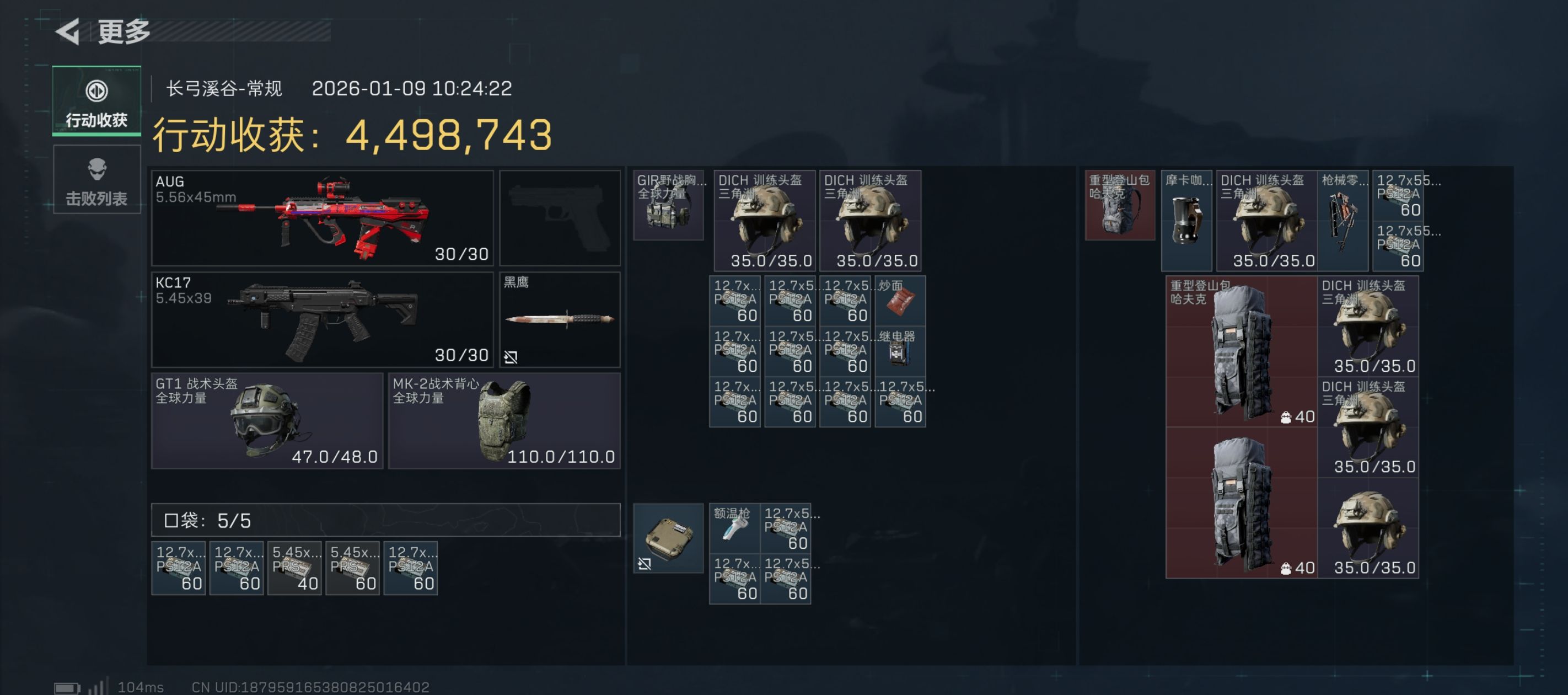Select the tan secure container case
The width and height of the screenshot is (1568, 695).
click(668, 538)
